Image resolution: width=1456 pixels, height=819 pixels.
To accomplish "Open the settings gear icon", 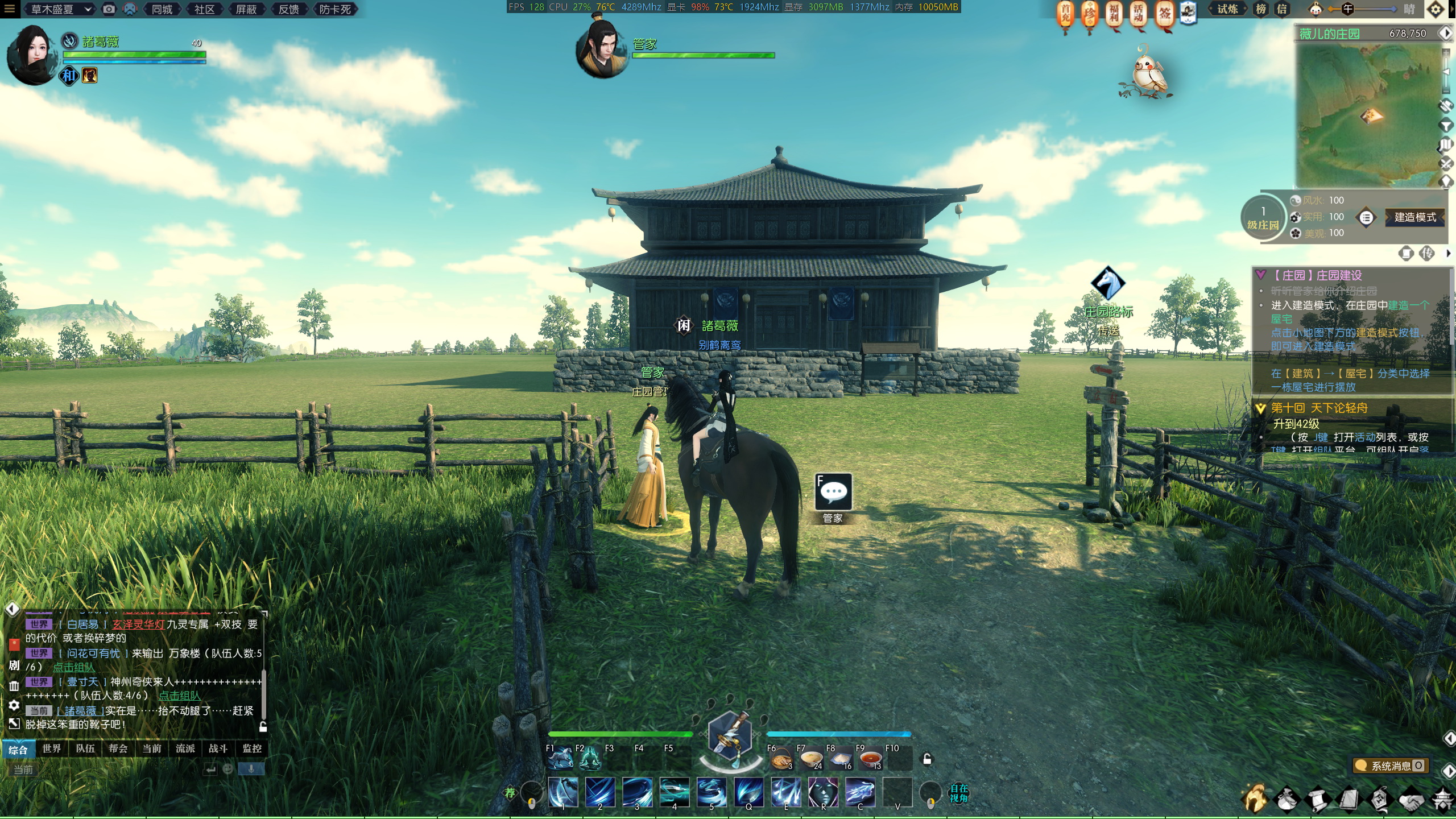I will (1436, 9).
